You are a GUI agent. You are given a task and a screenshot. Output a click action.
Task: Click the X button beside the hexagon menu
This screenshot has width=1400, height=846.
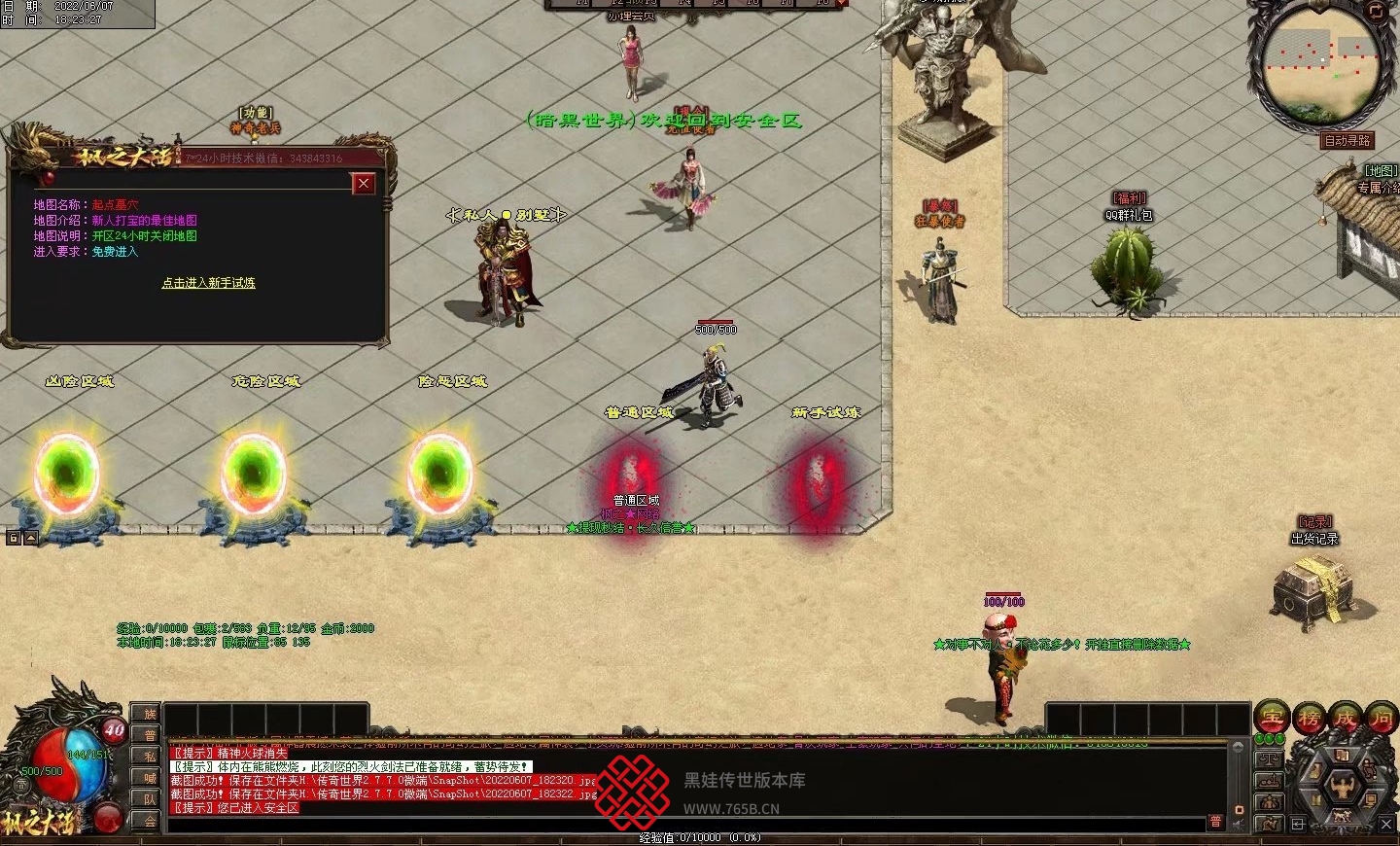pos(1386,825)
